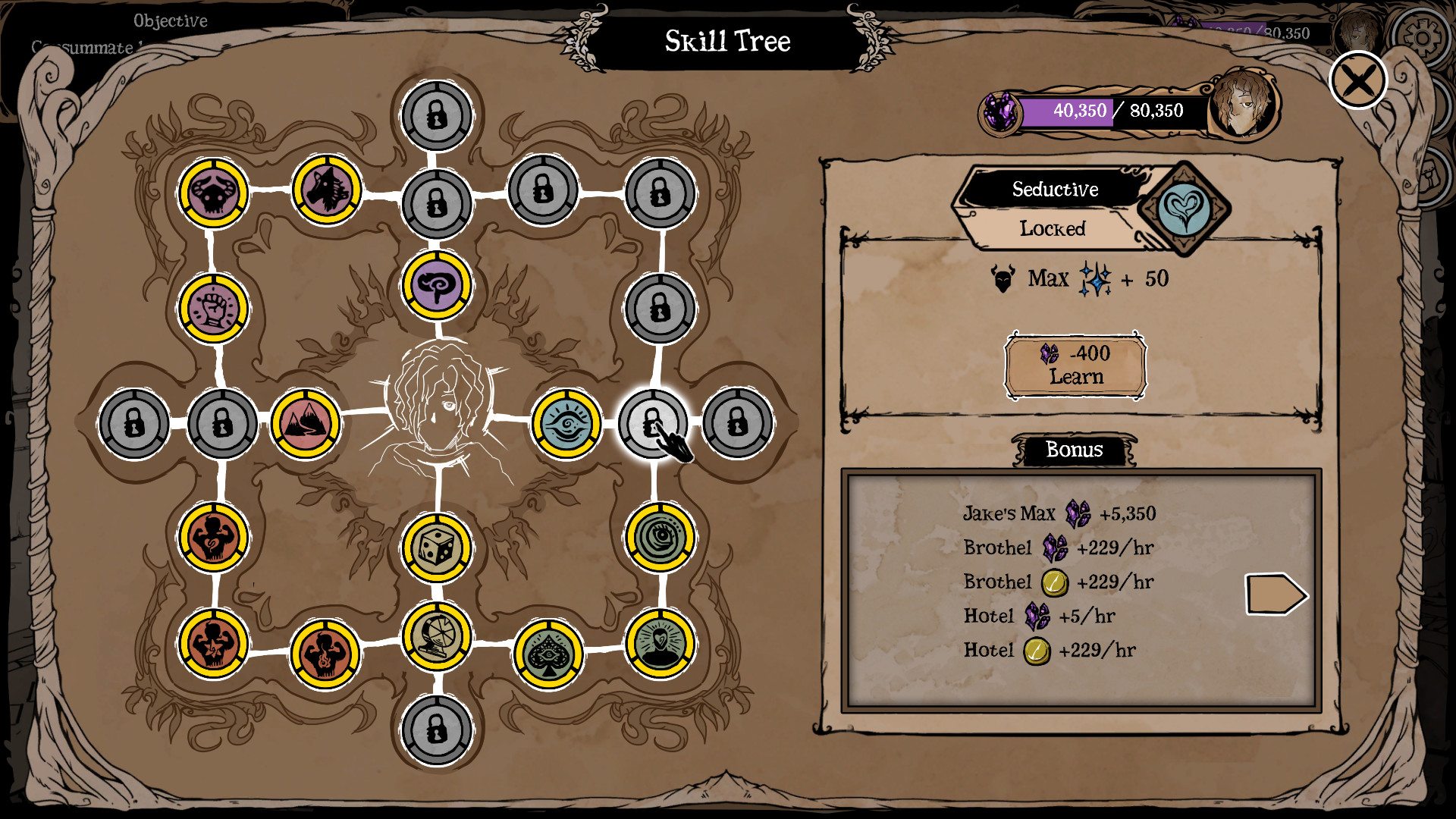
Task: Switch to the Objective panel
Action: [x=171, y=21]
